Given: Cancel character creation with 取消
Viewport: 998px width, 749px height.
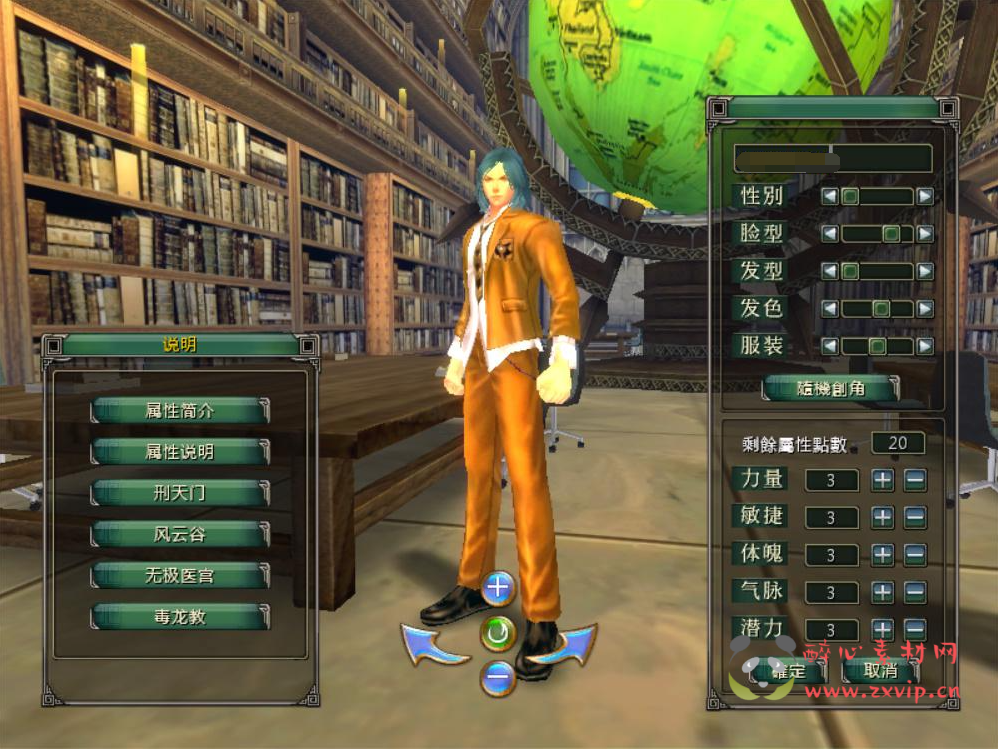Looking at the screenshot, I should (880, 671).
